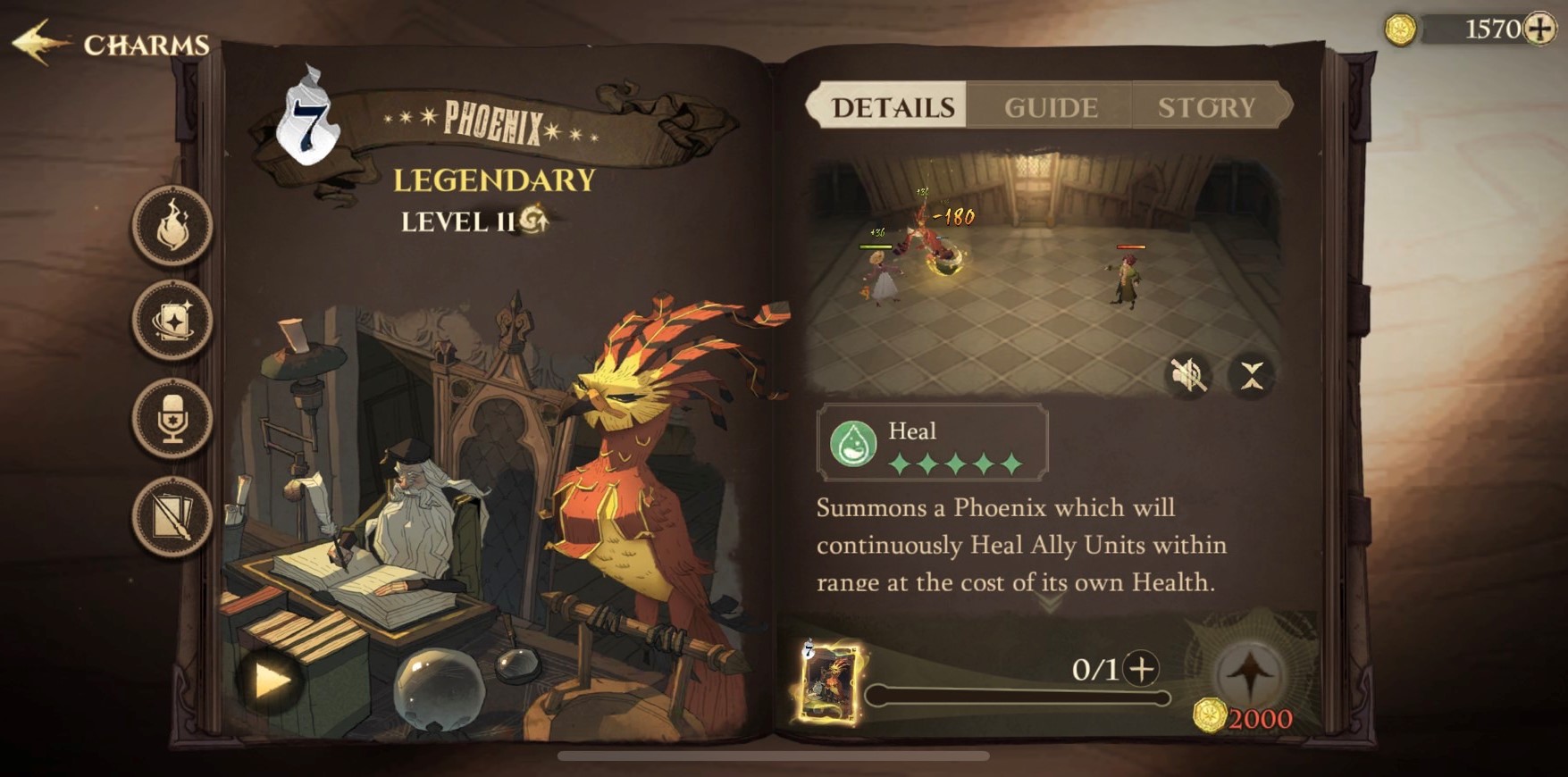
Task: Open the Story tab
Action: pyautogui.click(x=1206, y=107)
